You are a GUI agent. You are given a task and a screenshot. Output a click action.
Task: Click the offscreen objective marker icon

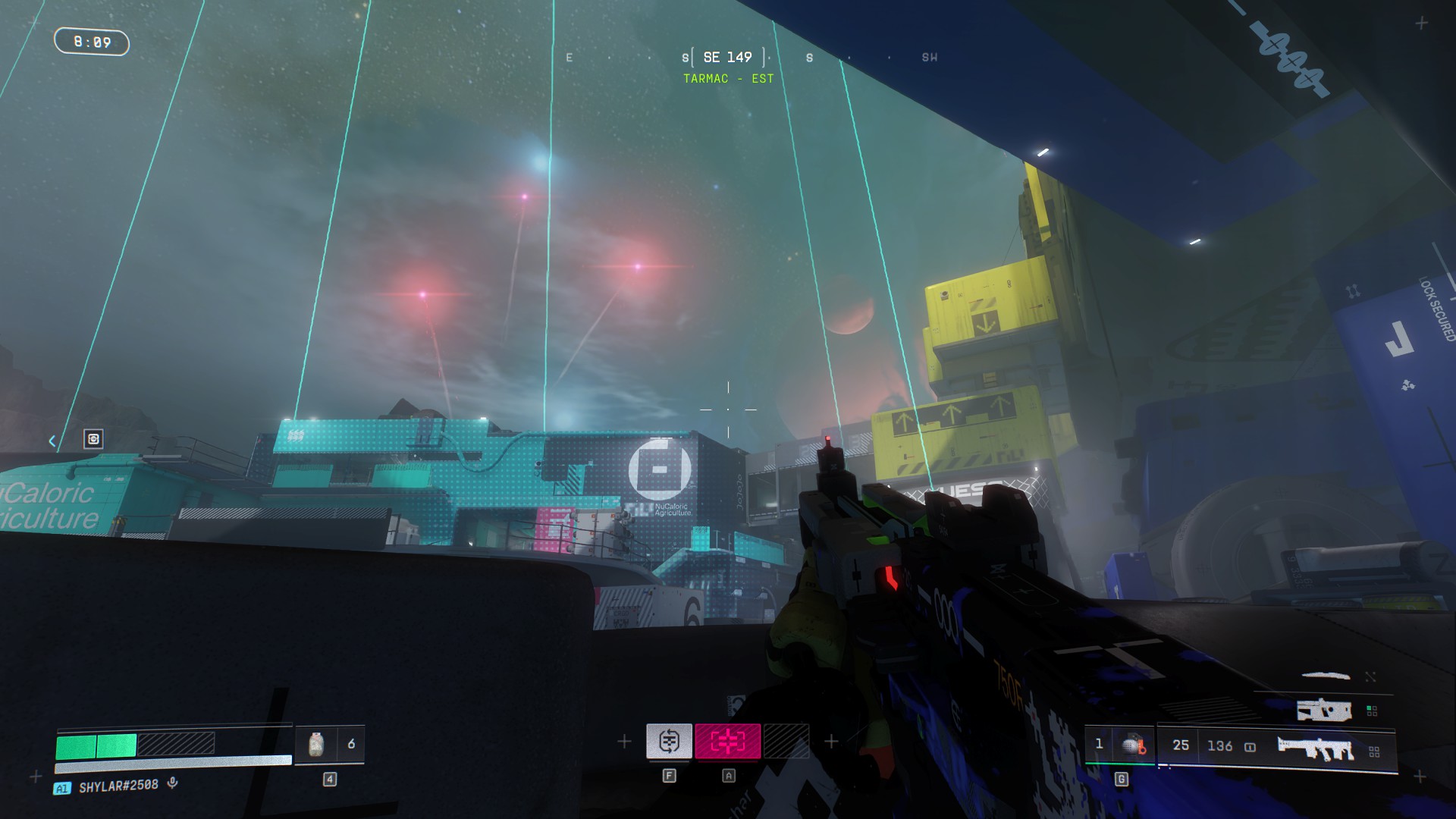[x=93, y=439]
